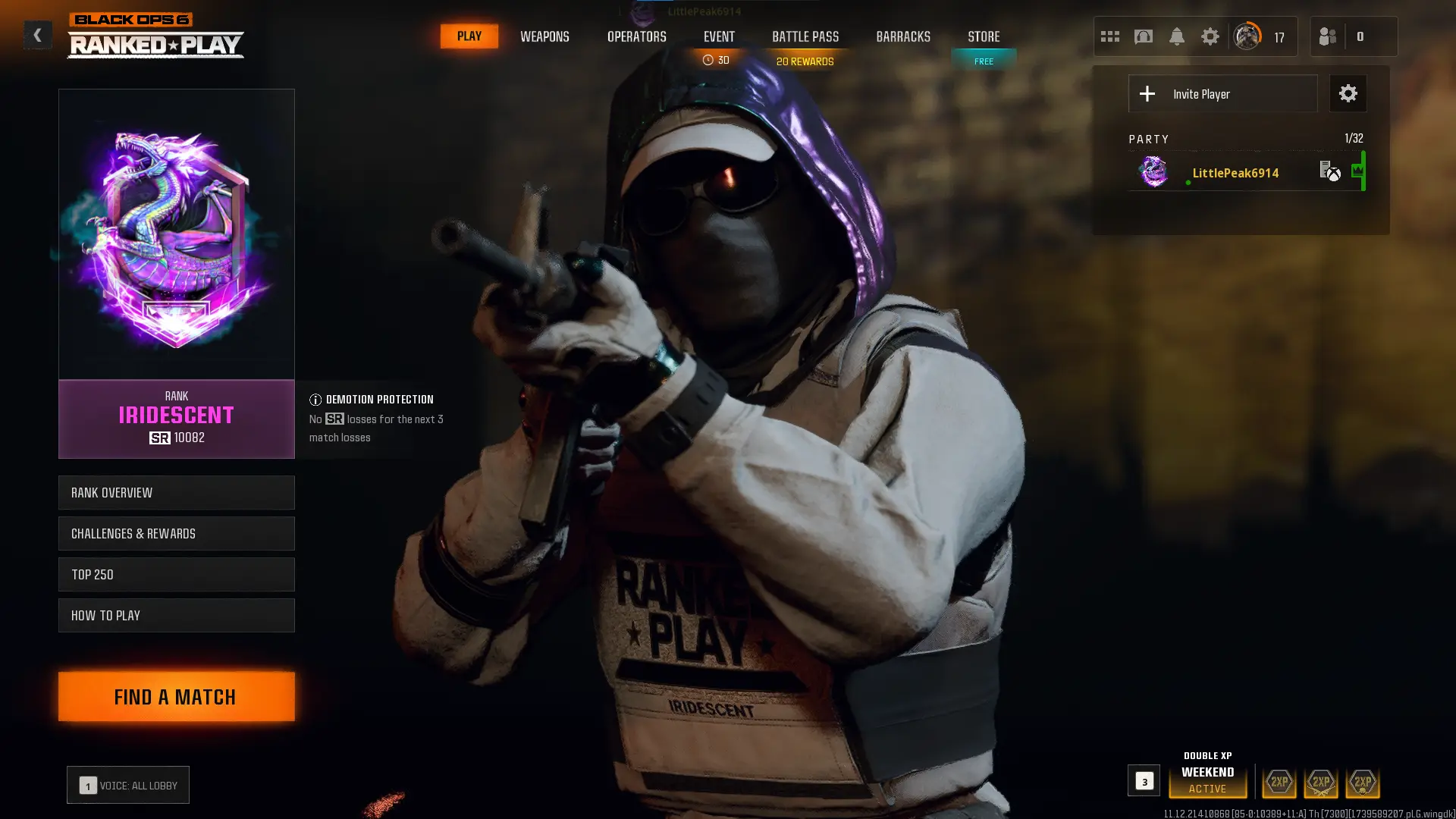Open the Top 250 leaderboard

point(176,574)
